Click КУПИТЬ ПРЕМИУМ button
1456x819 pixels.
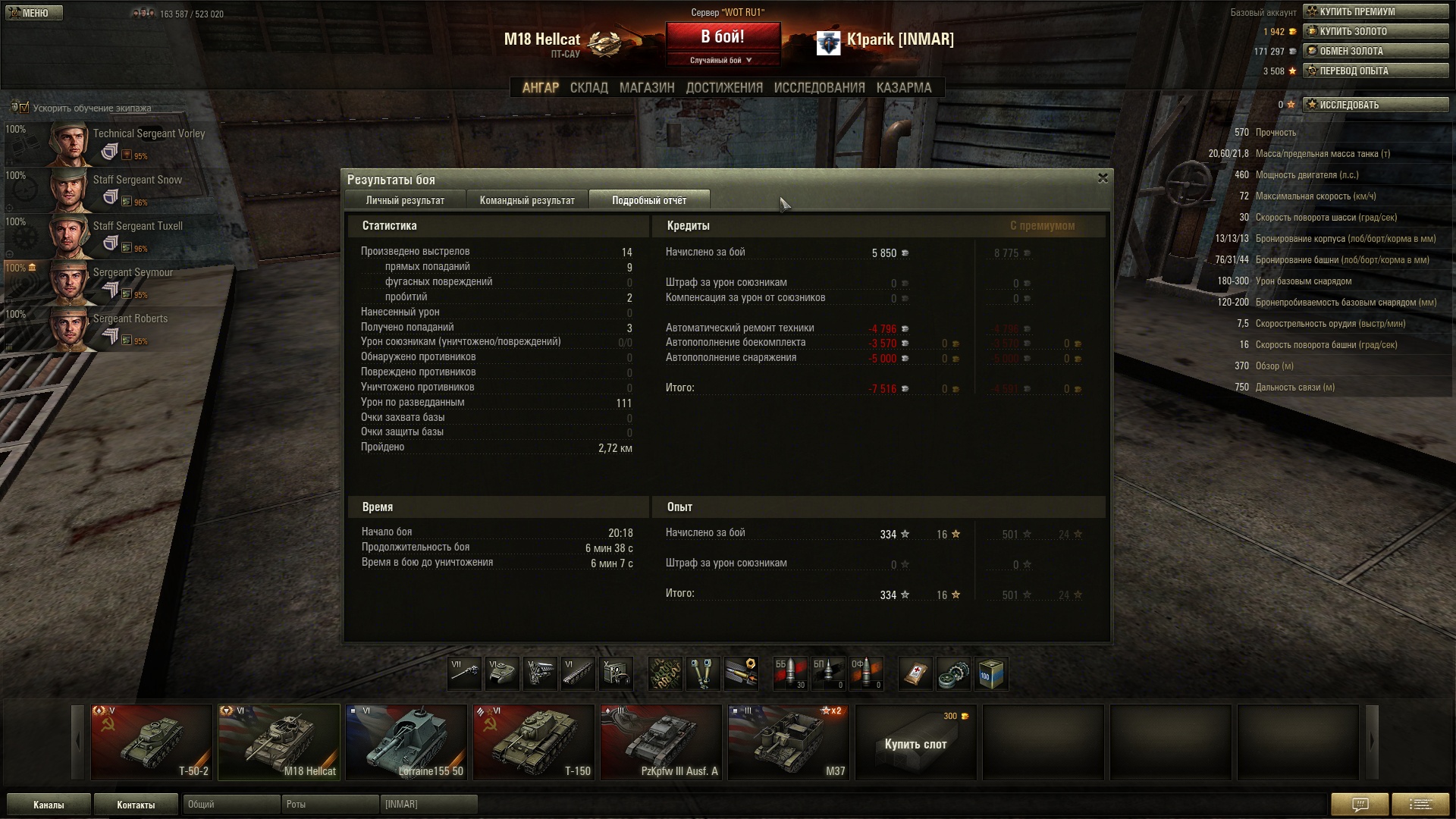click(1375, 11)
